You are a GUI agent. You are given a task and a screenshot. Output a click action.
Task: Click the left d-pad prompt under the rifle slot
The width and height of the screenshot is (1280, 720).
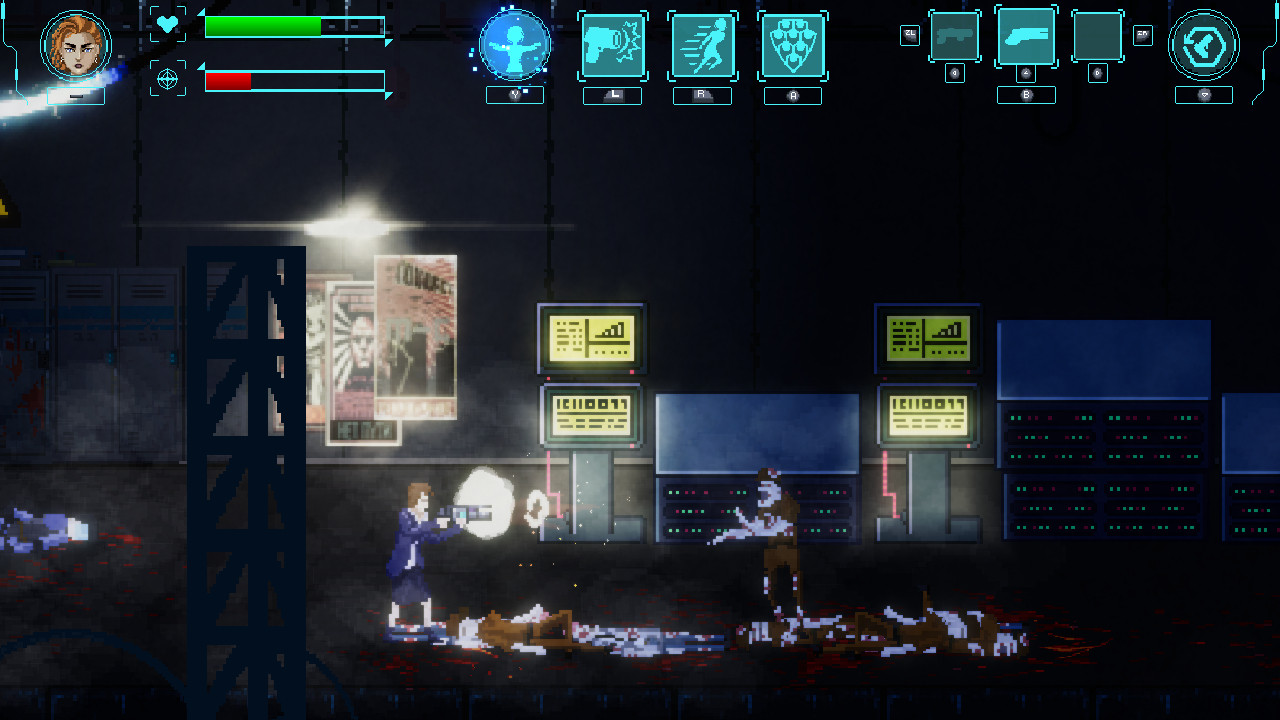point(955,72)
